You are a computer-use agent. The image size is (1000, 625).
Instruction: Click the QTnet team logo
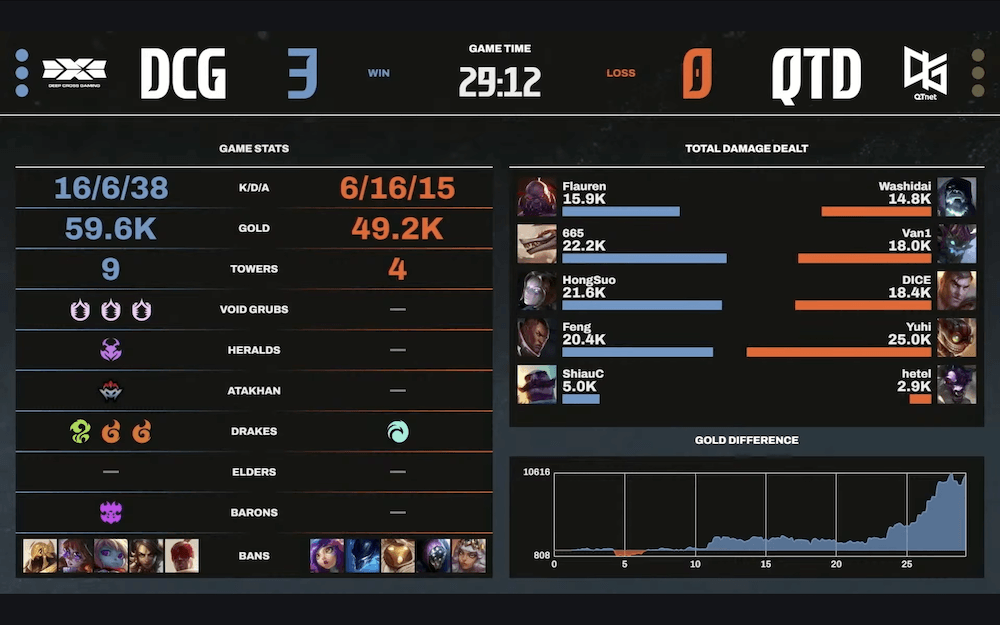coord(926,71)
